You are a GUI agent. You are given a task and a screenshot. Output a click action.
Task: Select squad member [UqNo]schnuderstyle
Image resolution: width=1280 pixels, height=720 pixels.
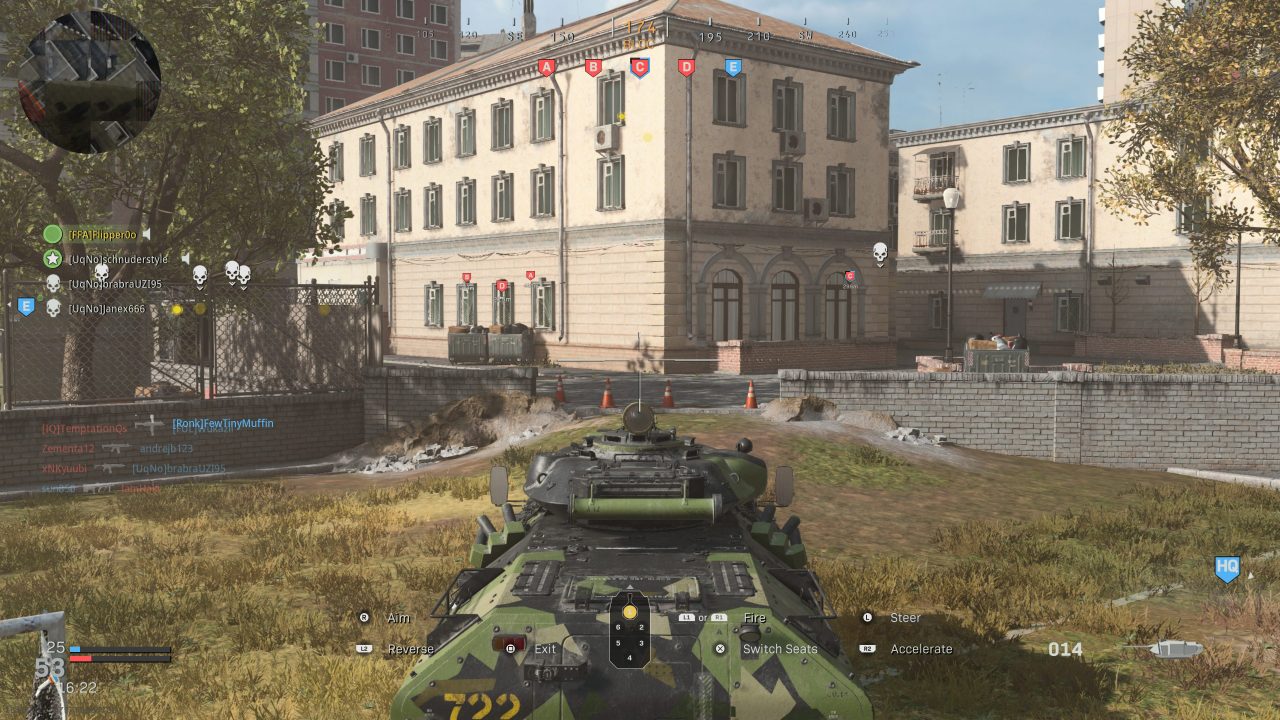pos(117,259)
